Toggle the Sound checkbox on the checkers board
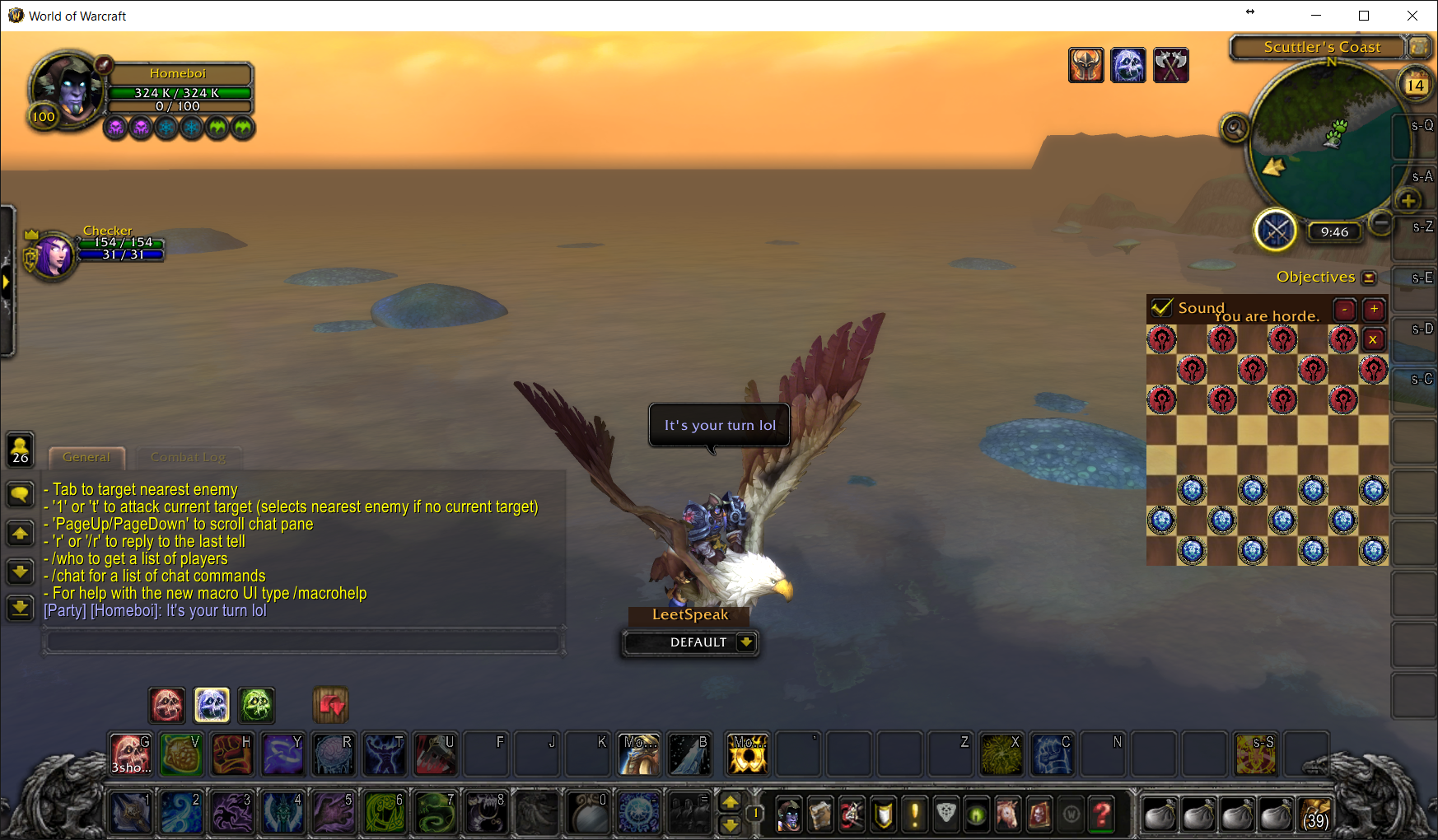This screenshot has width=1438, height=840. point(1162,308)
